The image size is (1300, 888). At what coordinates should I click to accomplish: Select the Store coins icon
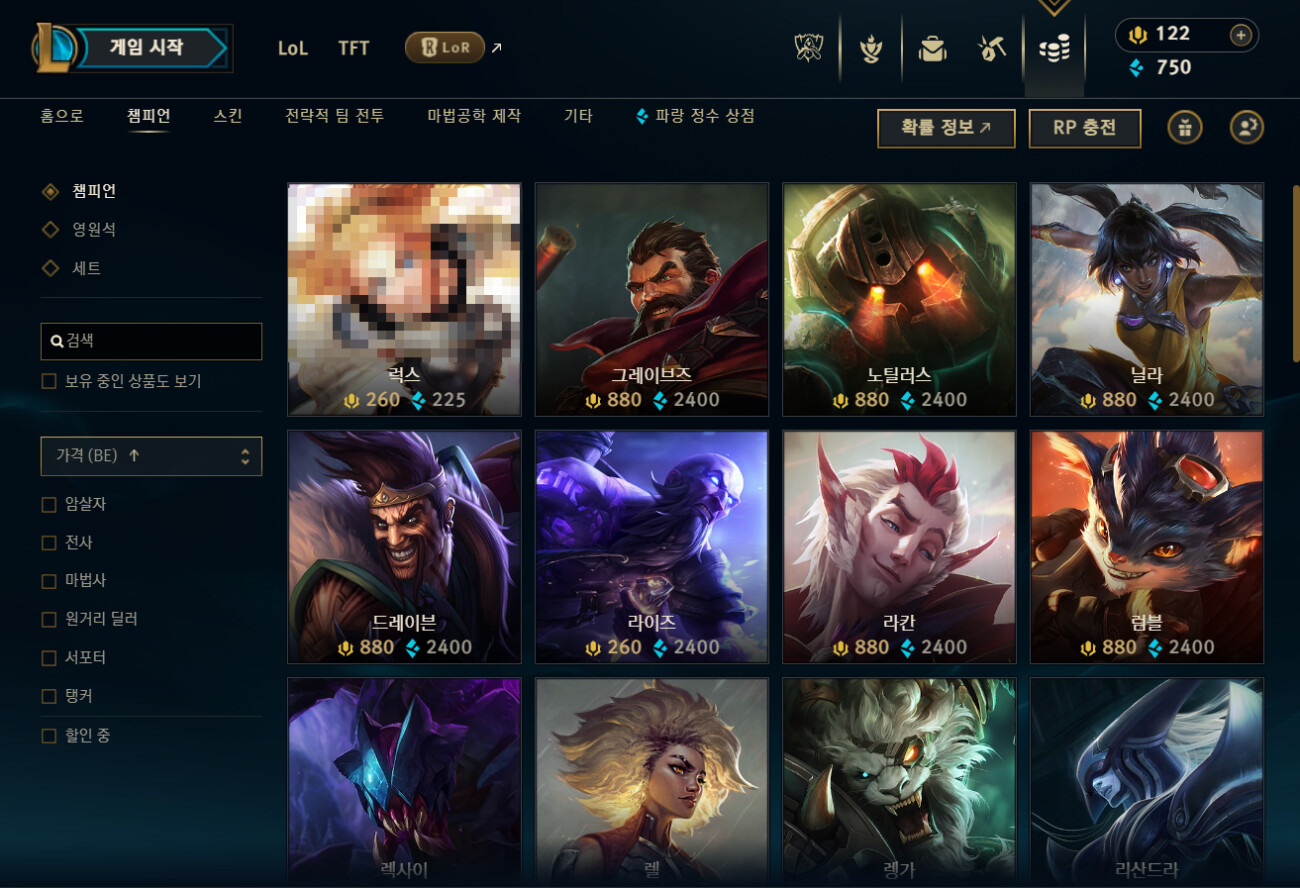(1052, 50)
